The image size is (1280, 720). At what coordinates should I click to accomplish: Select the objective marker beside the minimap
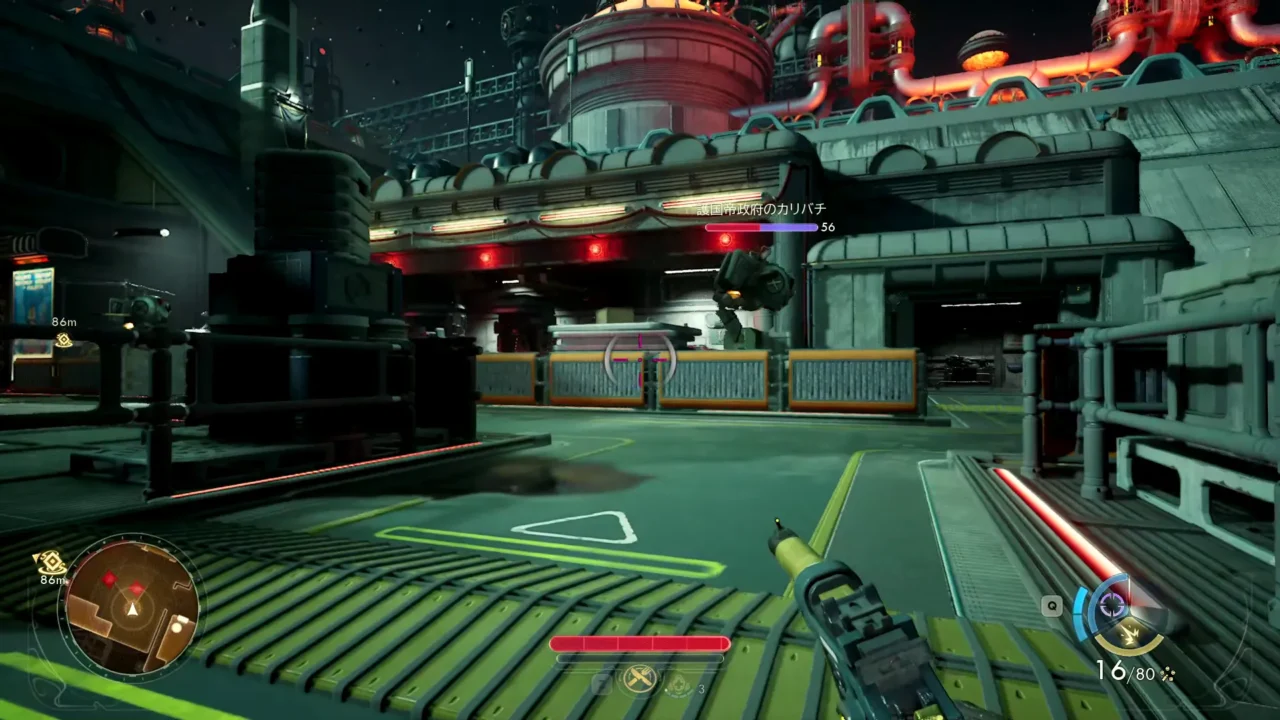coord(49,563)
